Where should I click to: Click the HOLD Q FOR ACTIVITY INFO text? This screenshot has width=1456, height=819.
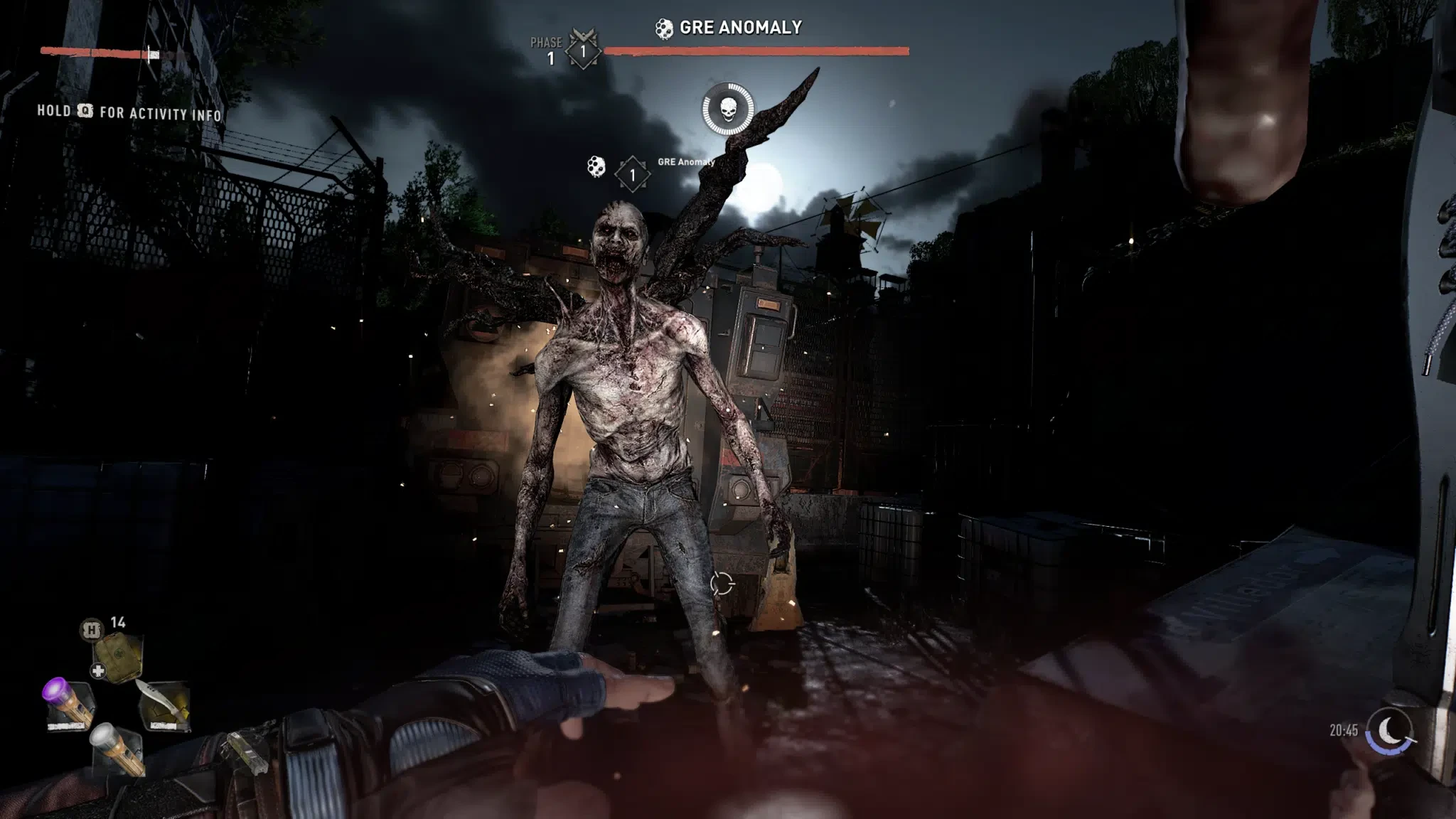point(128,112)
